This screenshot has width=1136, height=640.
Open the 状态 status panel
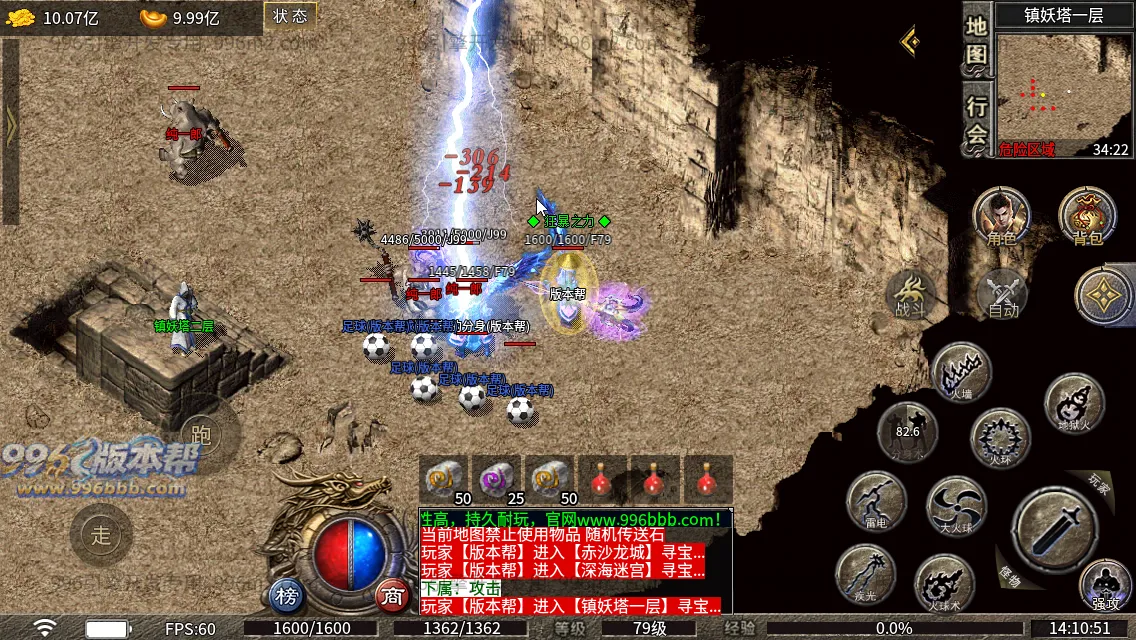click(290, 16)
